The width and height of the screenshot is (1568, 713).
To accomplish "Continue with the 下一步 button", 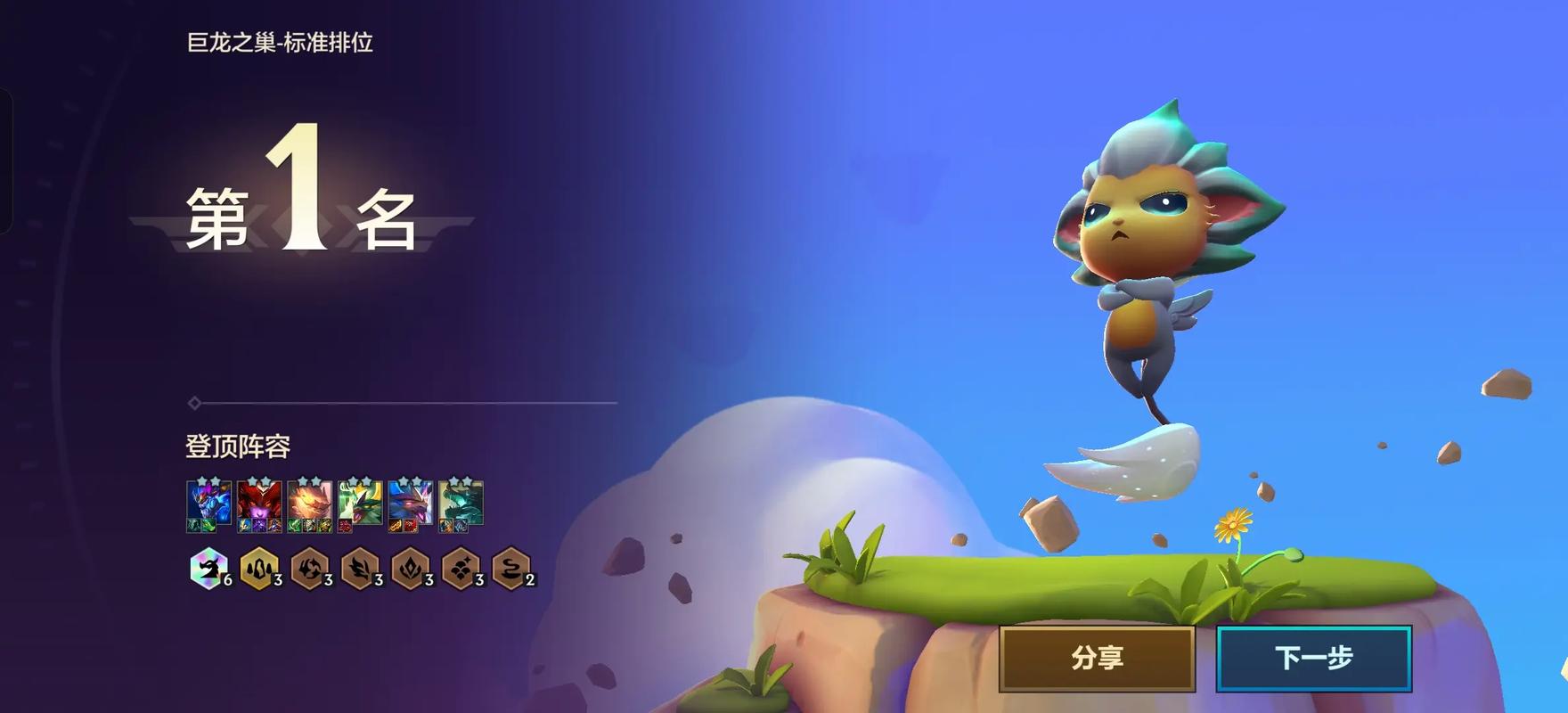I will (x=1313, y=658).
